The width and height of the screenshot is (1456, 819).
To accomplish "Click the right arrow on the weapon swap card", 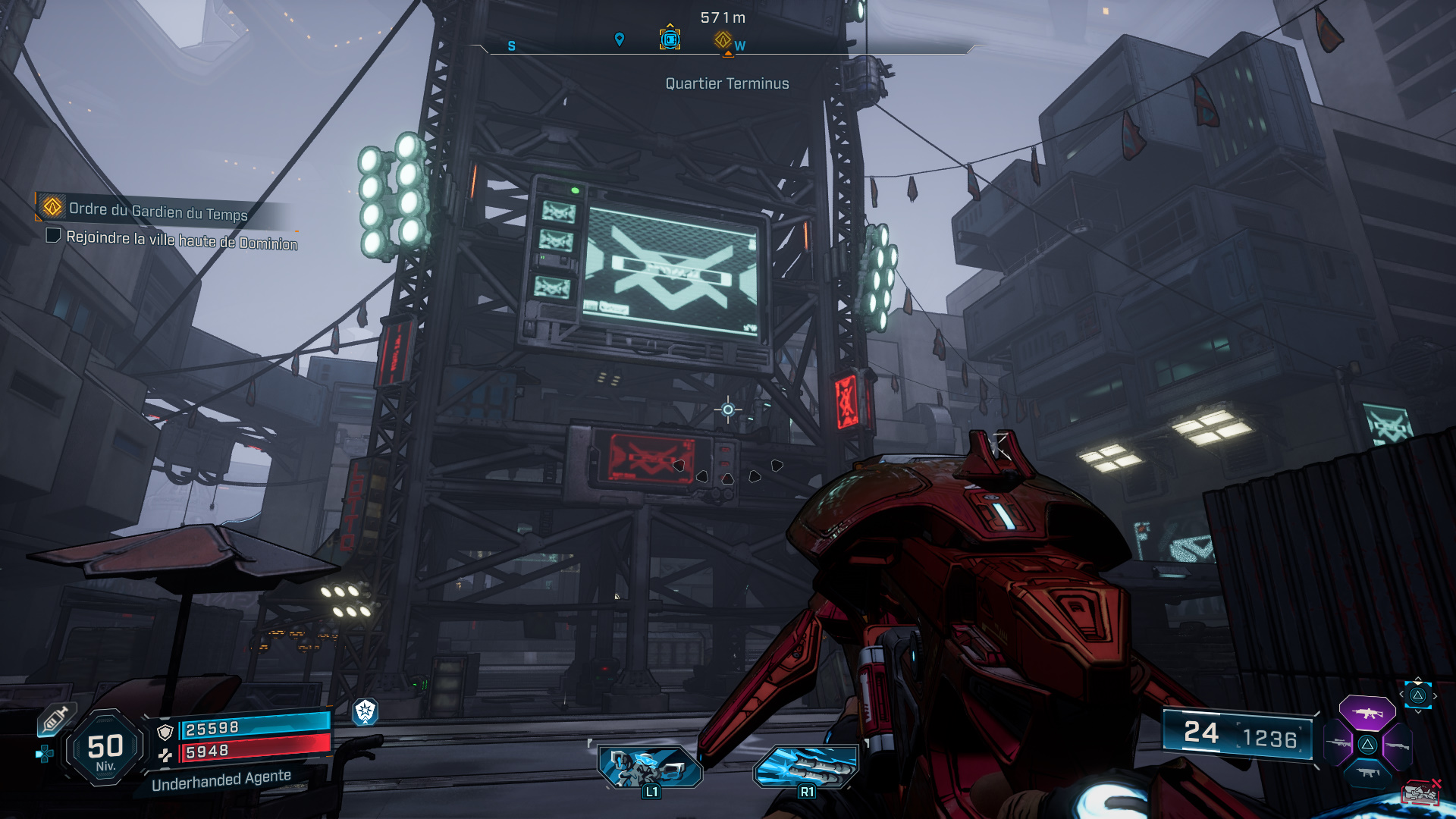I will (x=1436, y=695).
